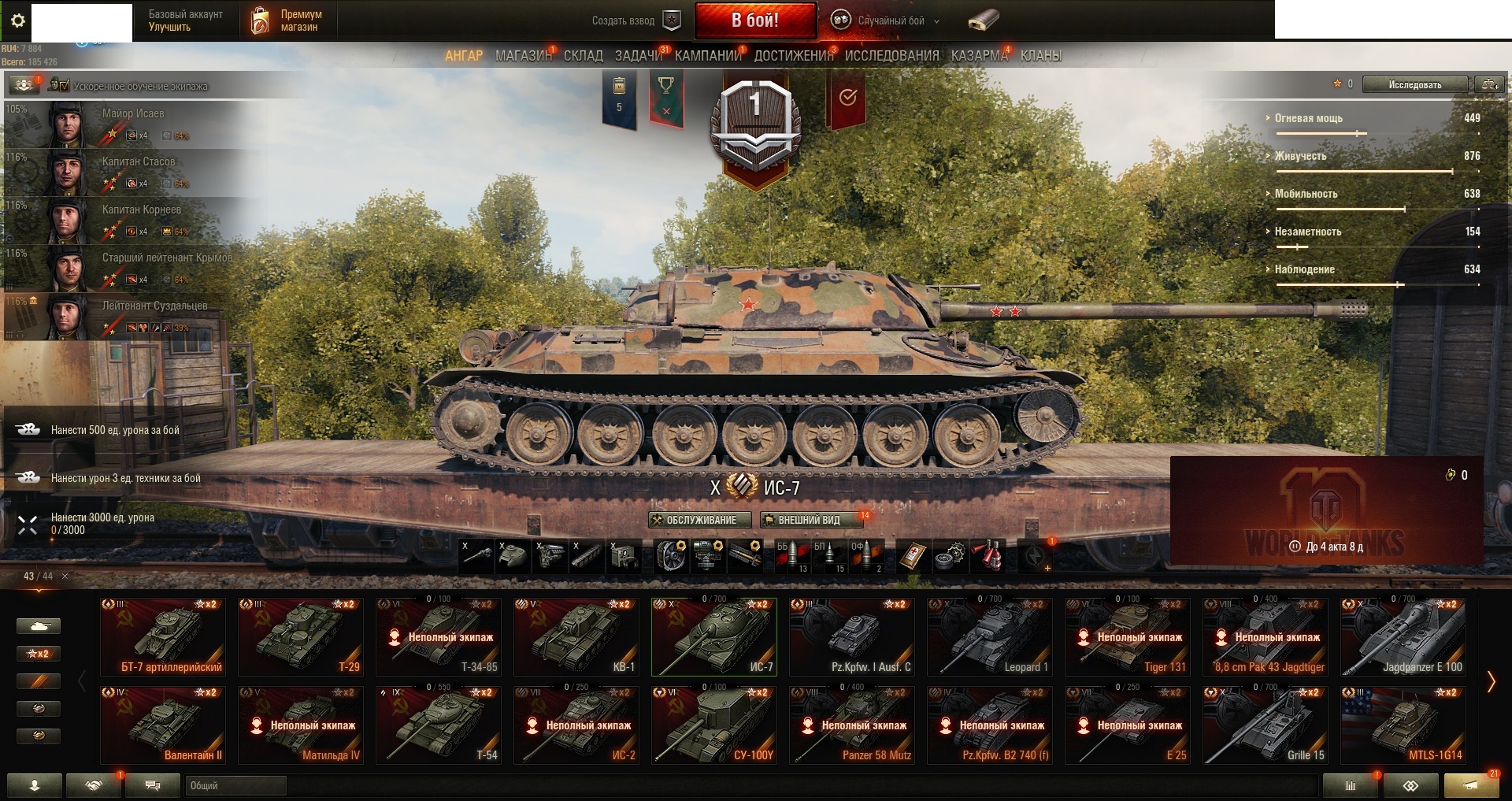This screenshot has width=1512, height=801.
Task: Choose the Jagdpanzer E 100 tank
Action: click(x=1403, y=636)
